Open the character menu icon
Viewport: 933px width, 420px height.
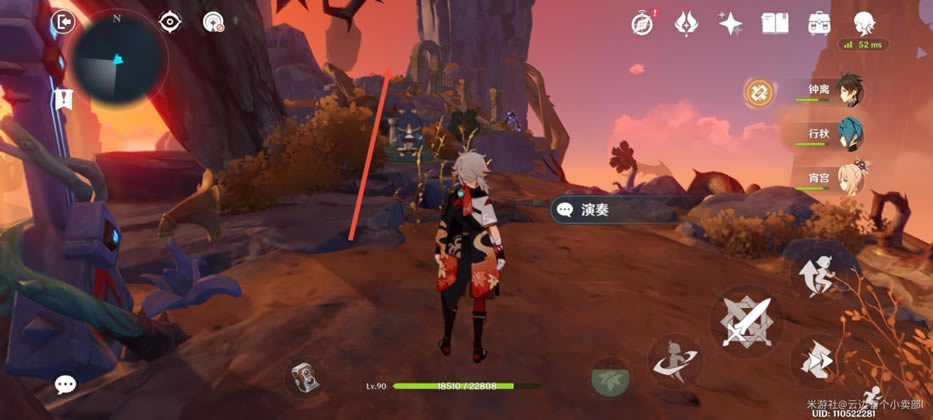click(x=864, y=23)
